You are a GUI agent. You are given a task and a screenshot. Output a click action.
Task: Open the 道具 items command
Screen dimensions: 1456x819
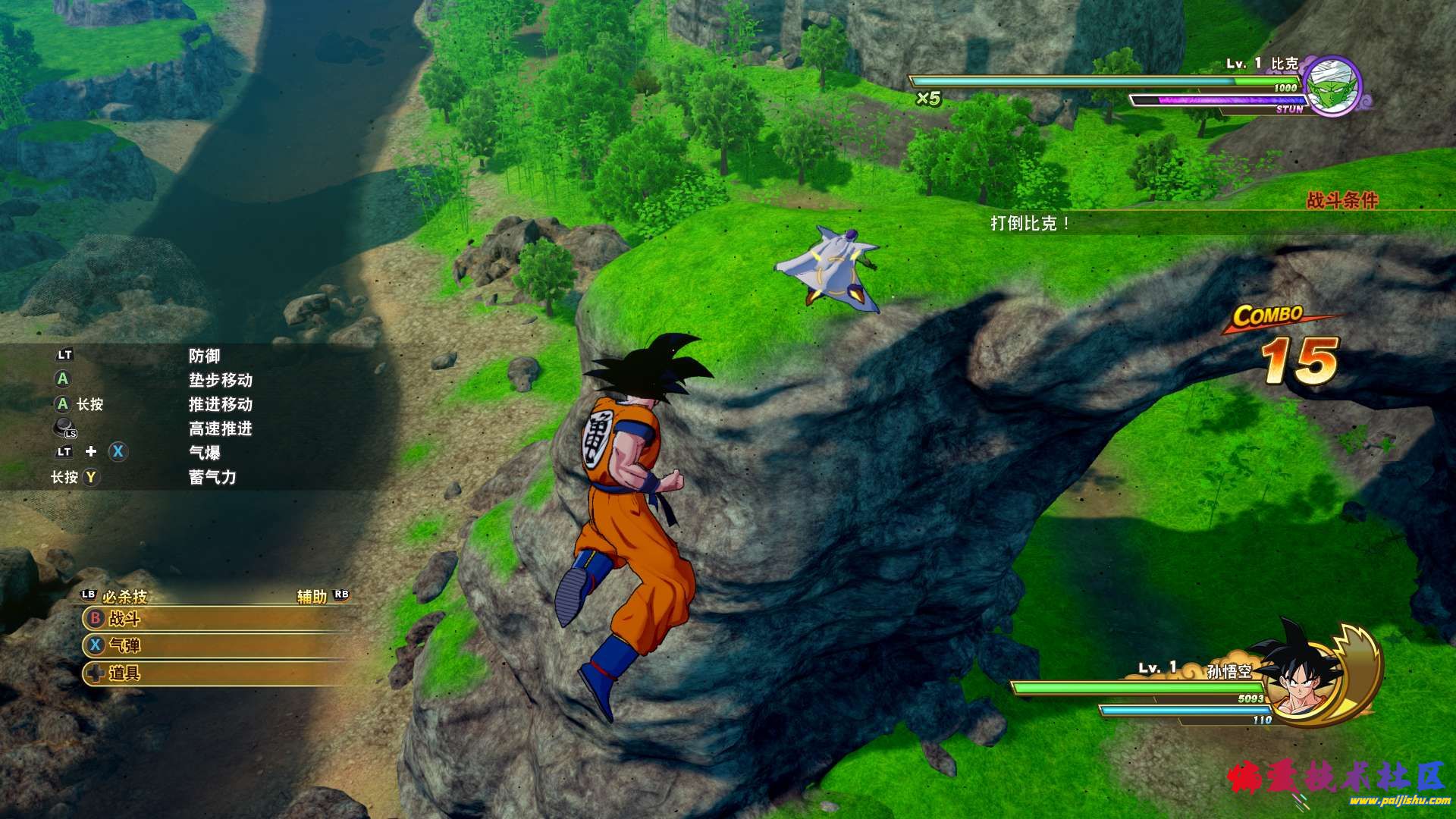point(124,673)
